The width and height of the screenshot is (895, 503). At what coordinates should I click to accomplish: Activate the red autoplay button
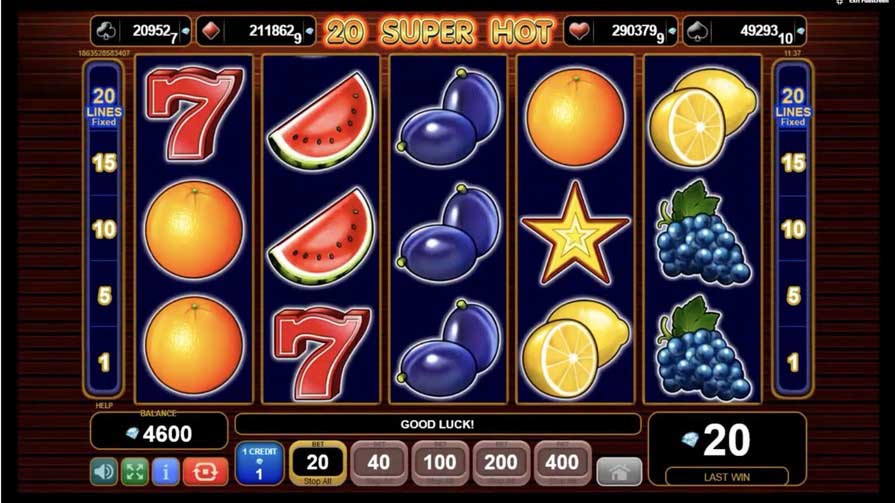(x=205, y=470)
